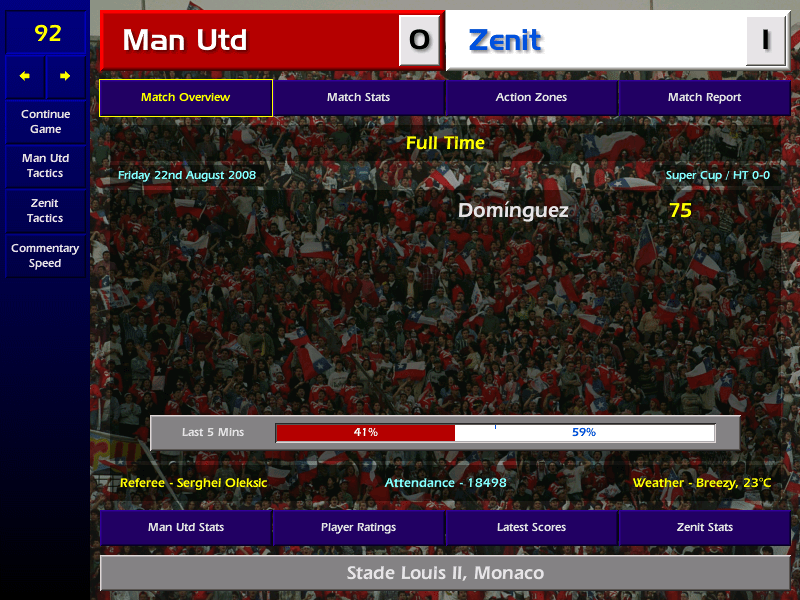This screenshot has height=600, width=800.
Task: Open Zenit Stats
Action: tap(704, 527)
